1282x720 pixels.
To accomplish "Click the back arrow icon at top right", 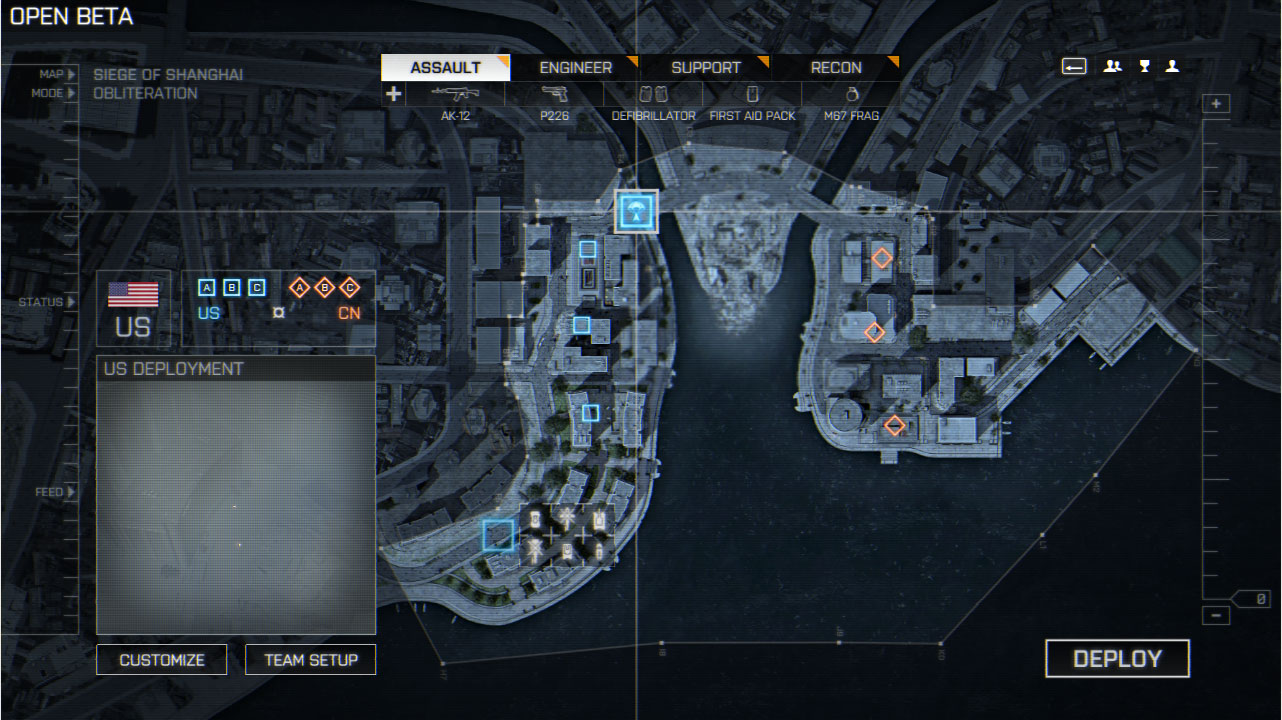I will (1074, 67).
